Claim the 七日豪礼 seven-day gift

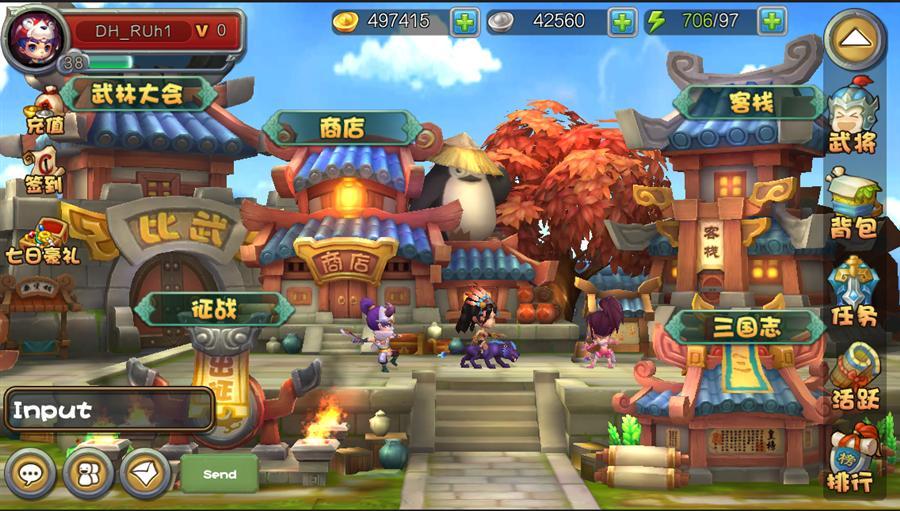[42, 238]
